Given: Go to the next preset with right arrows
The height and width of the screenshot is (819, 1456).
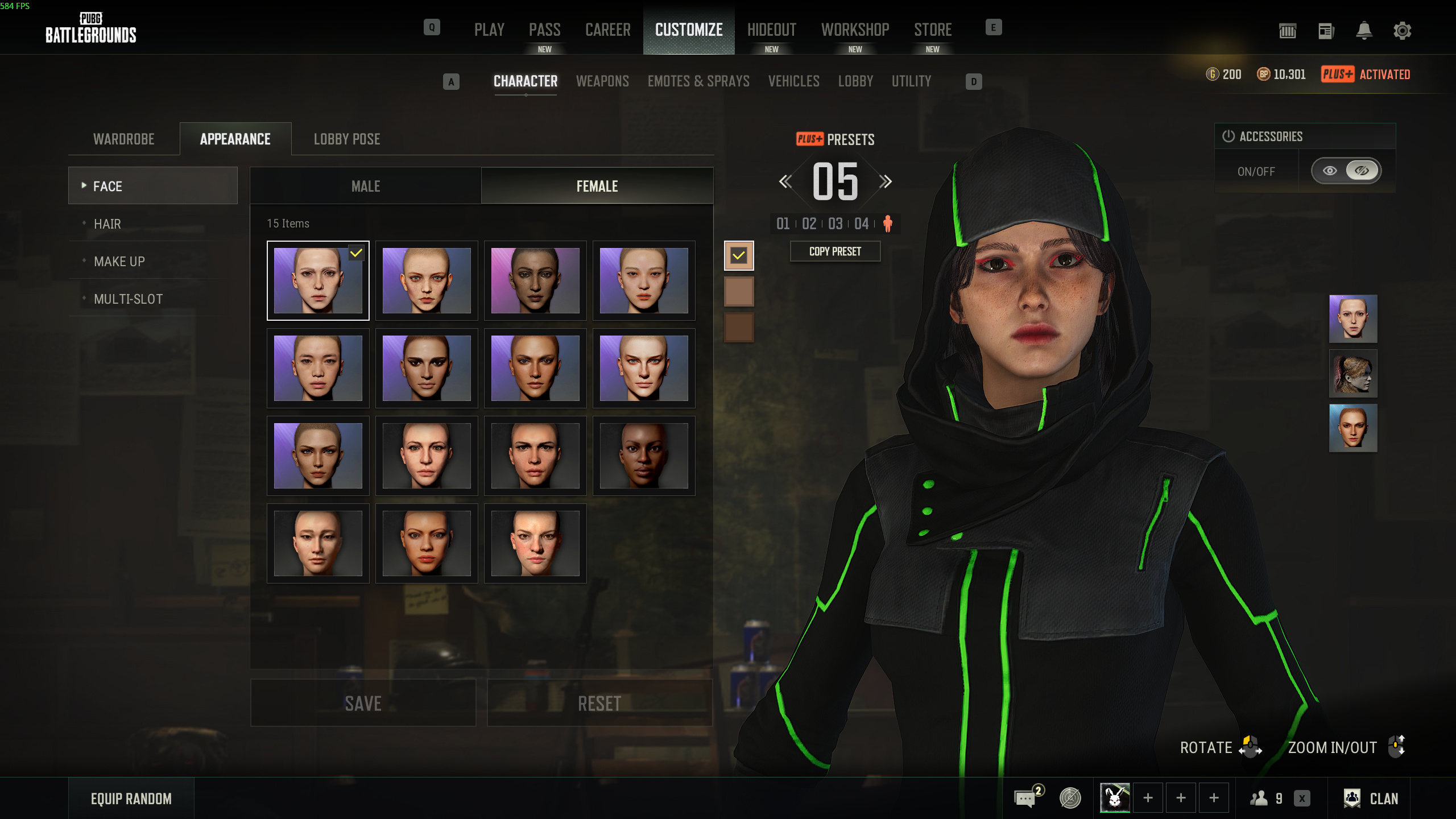Looking at the screenshot, I should (885, 182).
